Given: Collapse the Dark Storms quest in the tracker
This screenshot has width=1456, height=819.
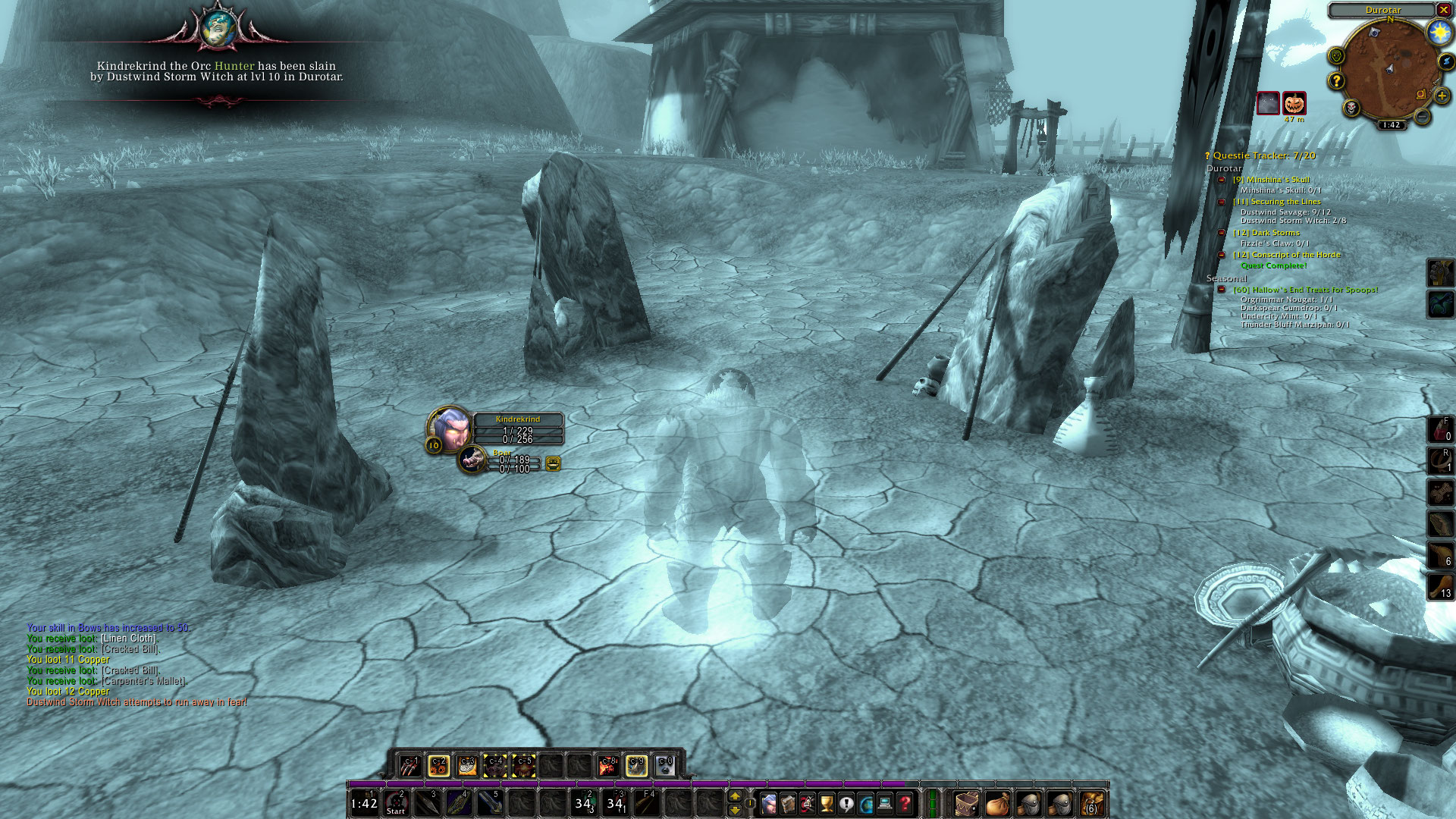Looking at the screenshot, I should (x=1222, y=233).
